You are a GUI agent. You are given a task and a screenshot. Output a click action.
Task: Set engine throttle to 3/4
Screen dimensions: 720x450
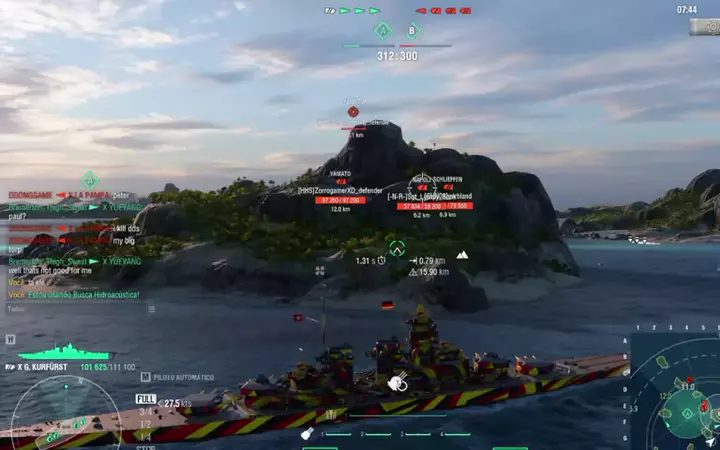point(145,411)
